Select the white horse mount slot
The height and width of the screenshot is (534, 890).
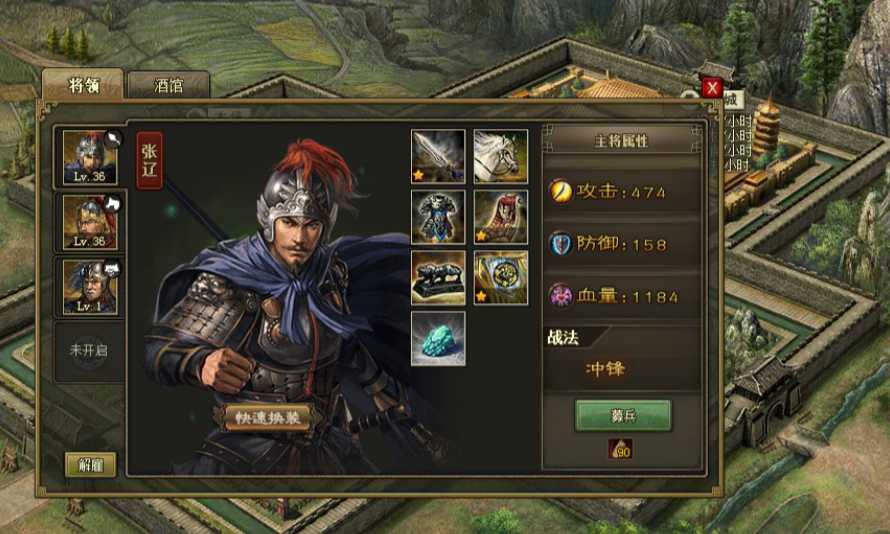coord(500,156)
